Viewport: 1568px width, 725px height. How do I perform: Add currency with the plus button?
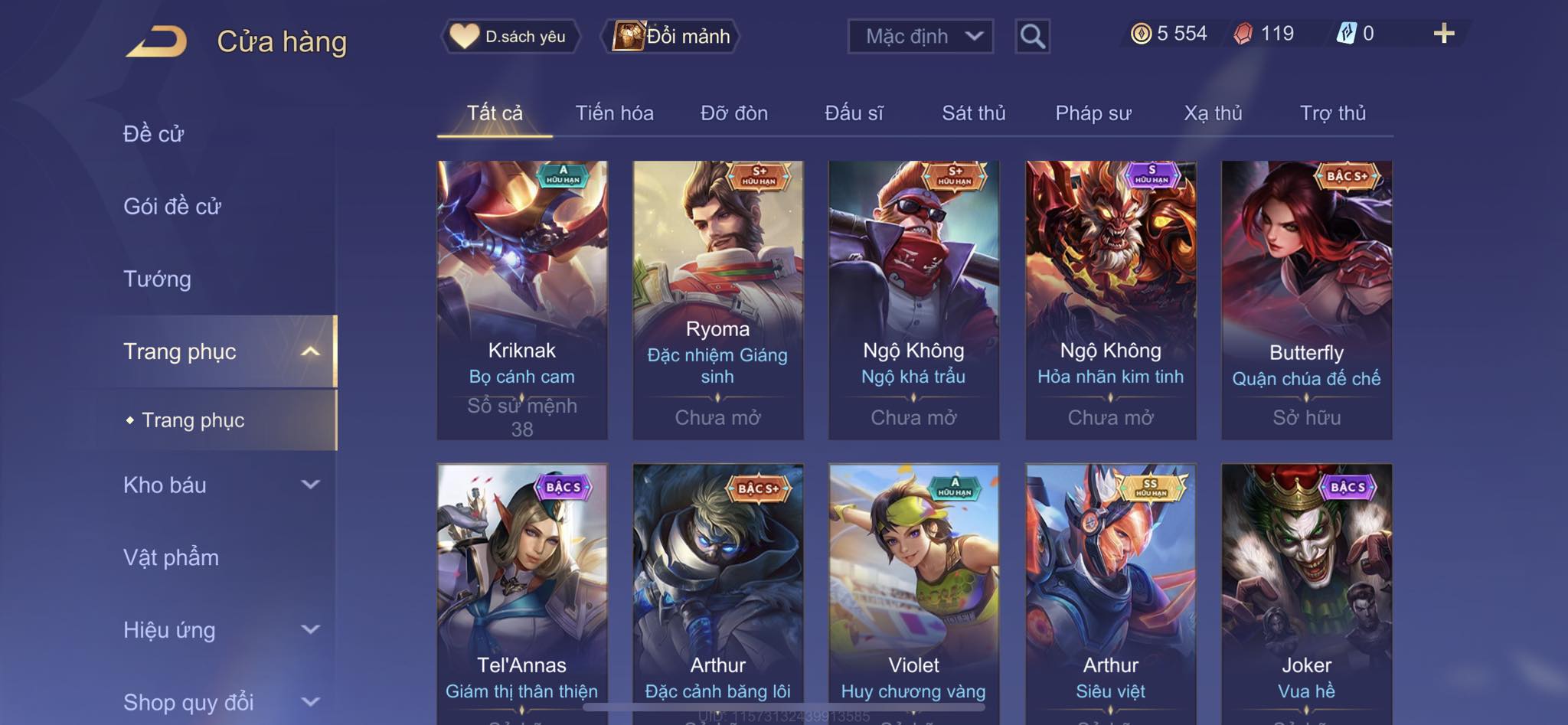coord(1443,34)
